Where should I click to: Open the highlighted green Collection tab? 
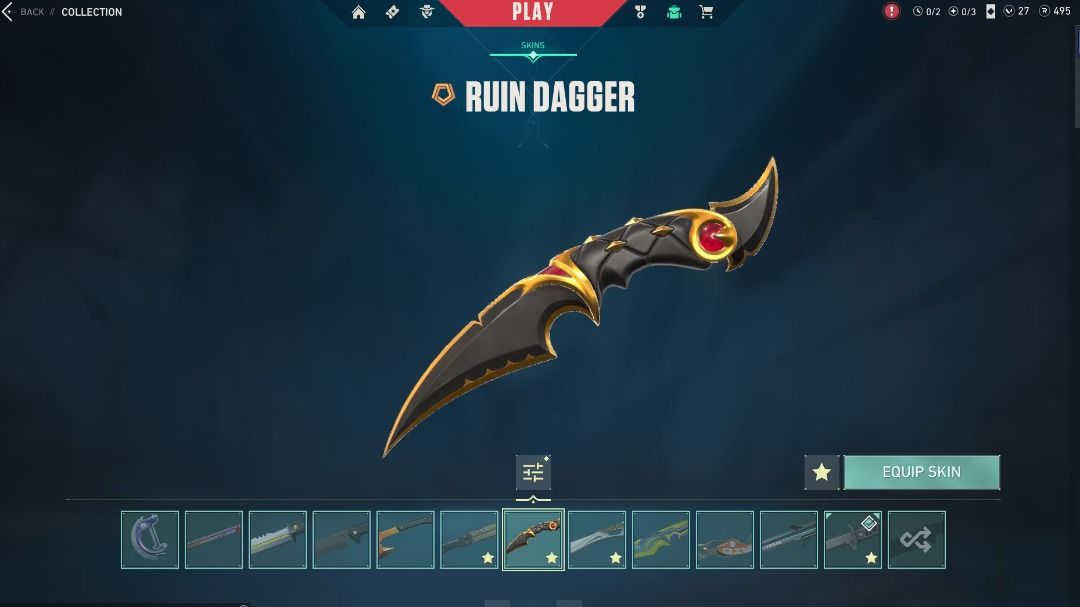674,12
